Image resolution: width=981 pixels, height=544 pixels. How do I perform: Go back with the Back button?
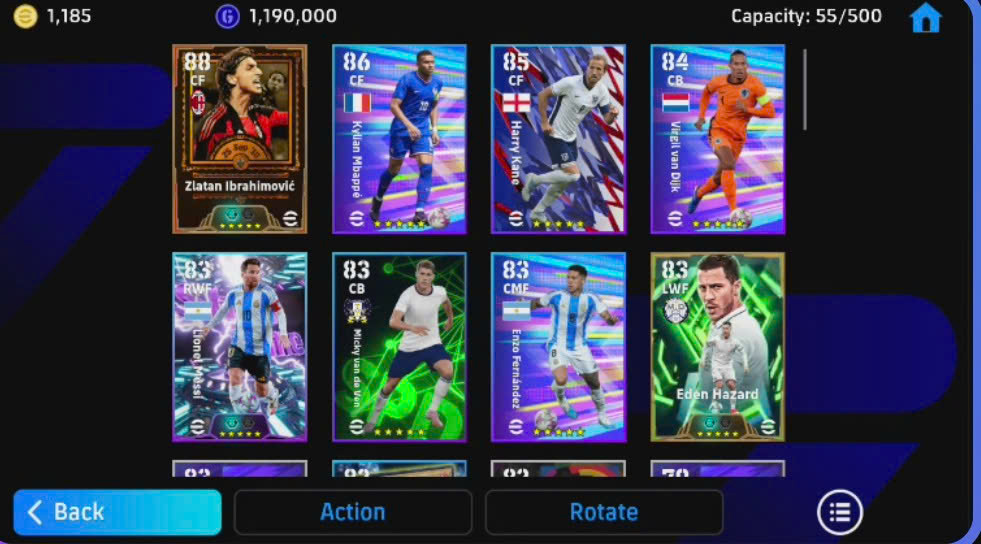point(117,512)
